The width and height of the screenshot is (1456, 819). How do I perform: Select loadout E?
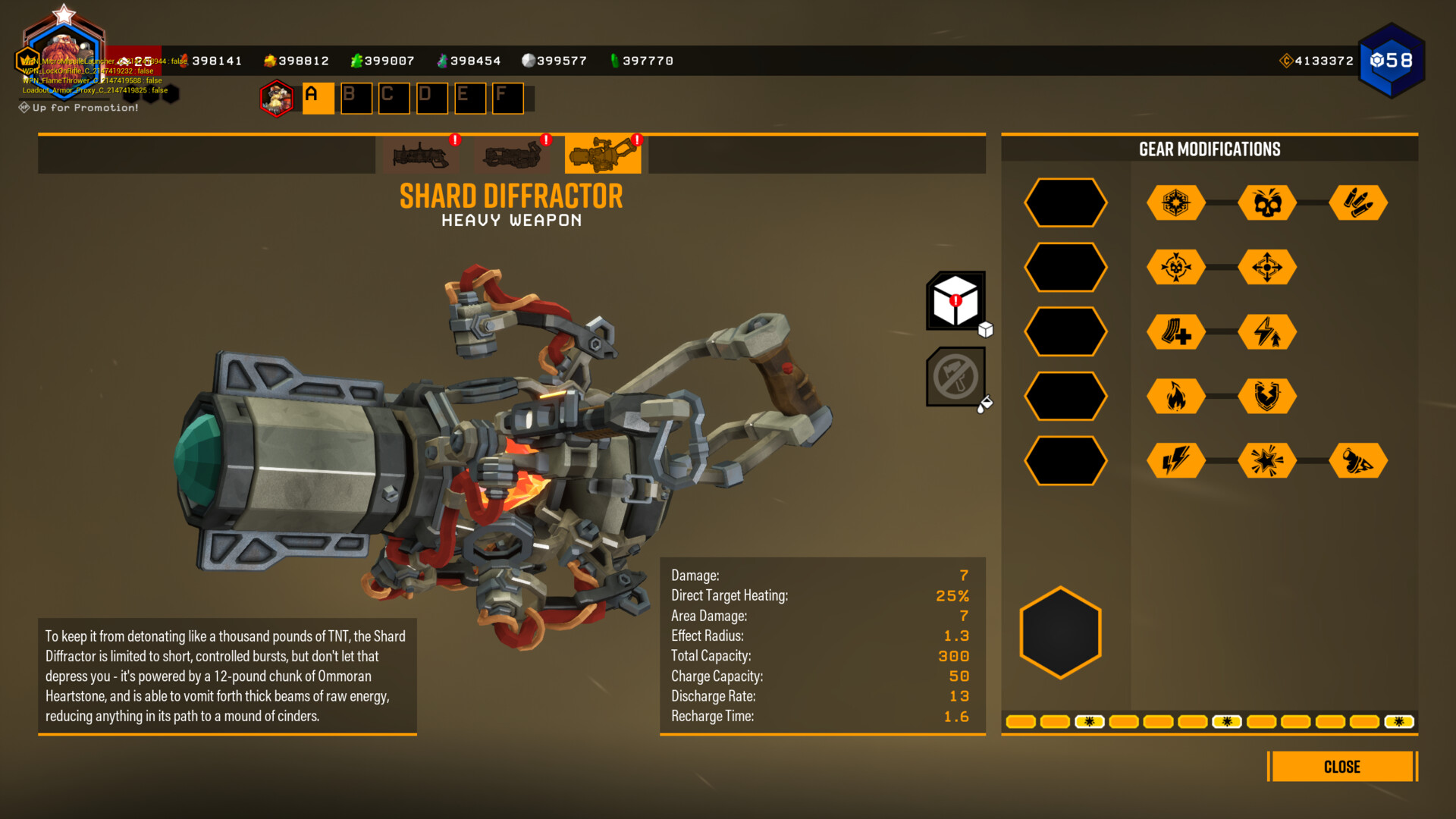pos(470,99)
